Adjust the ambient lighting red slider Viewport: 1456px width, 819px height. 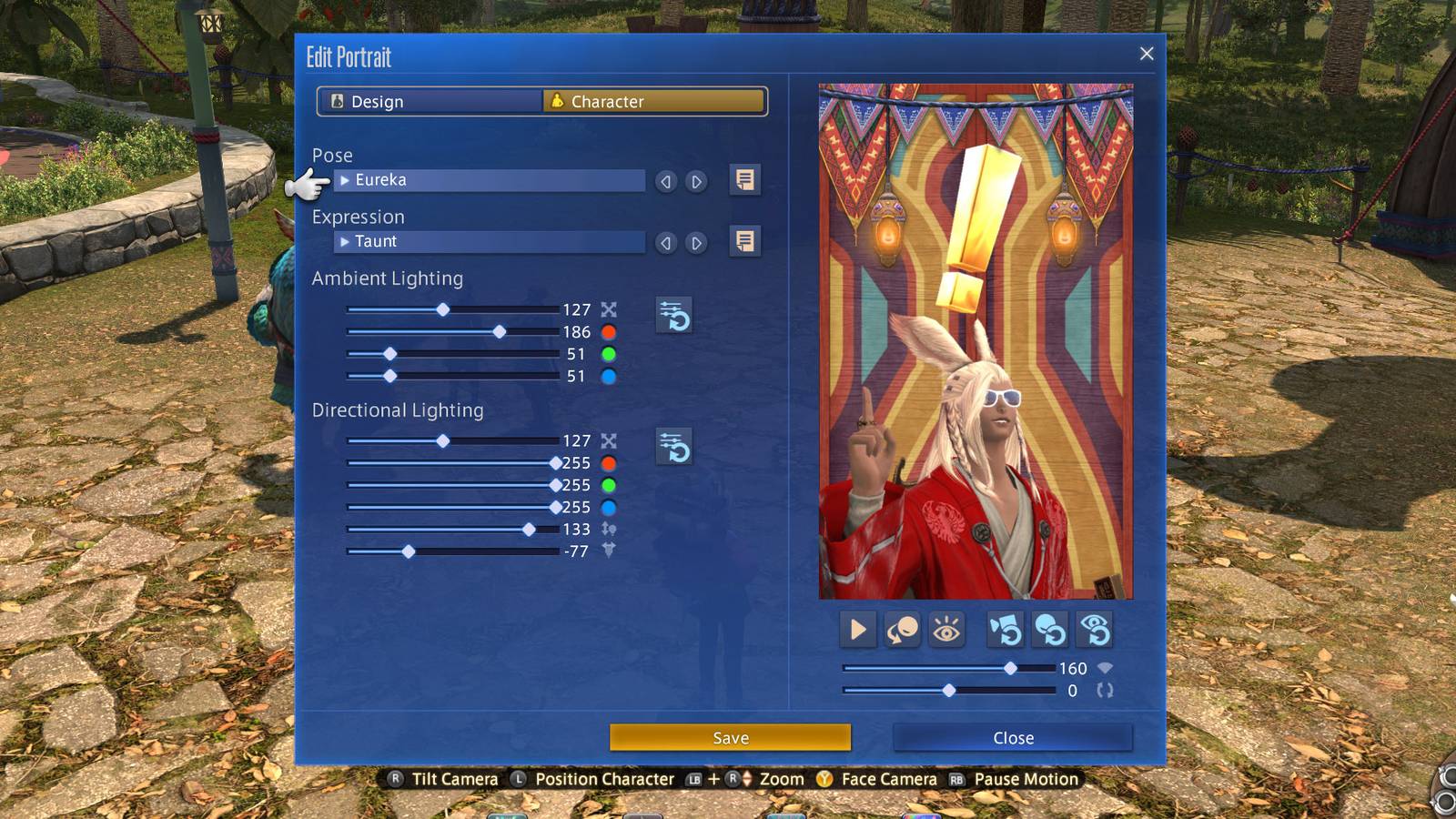tap(499, 332)
